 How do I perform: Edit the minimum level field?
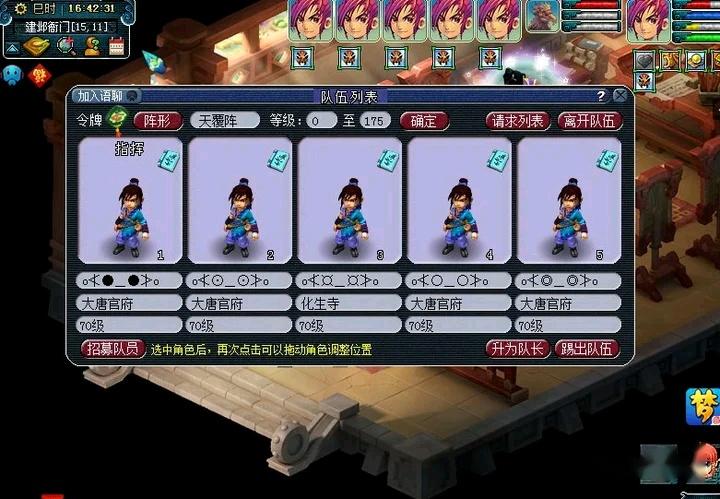click(x=322, y=121)
